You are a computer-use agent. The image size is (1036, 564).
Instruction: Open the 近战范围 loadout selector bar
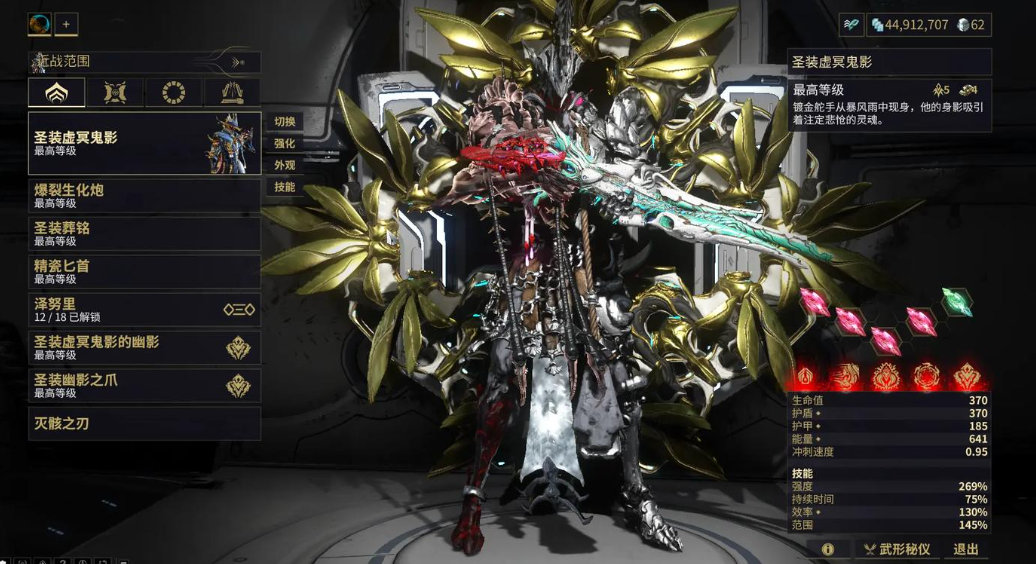coord(144,62)
